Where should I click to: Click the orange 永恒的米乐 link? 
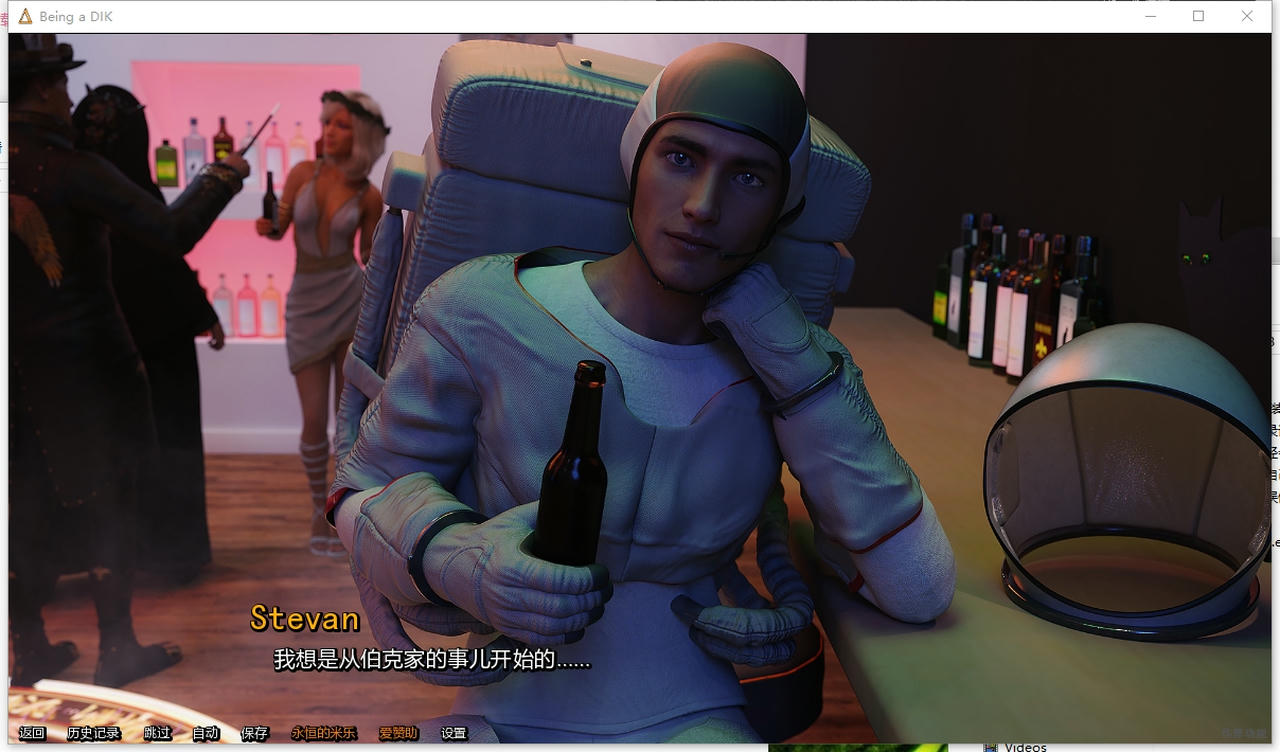tap(323, 733)
